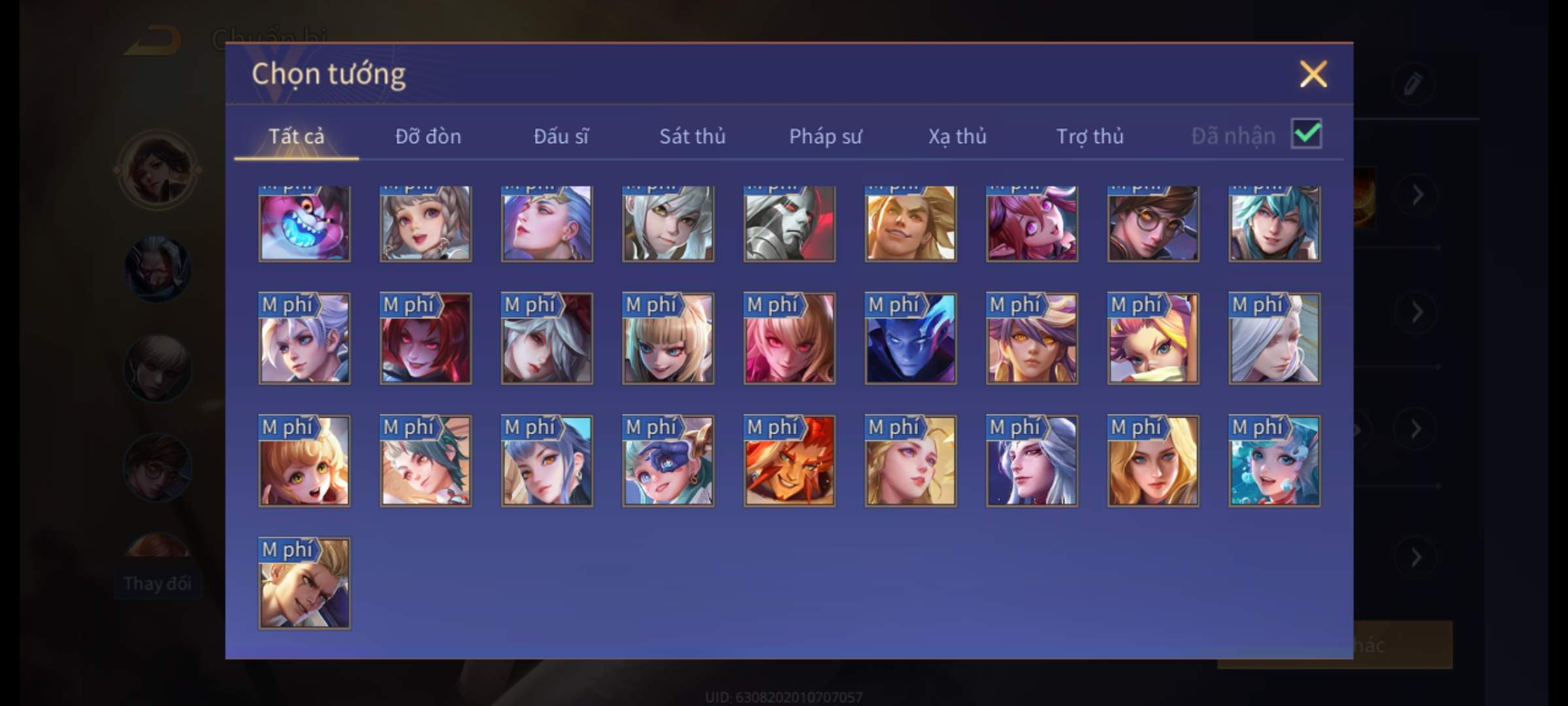Choose the red-haired demon girl portrait
The width and height of the screenshot is (1568, 706).
[425, 339]
